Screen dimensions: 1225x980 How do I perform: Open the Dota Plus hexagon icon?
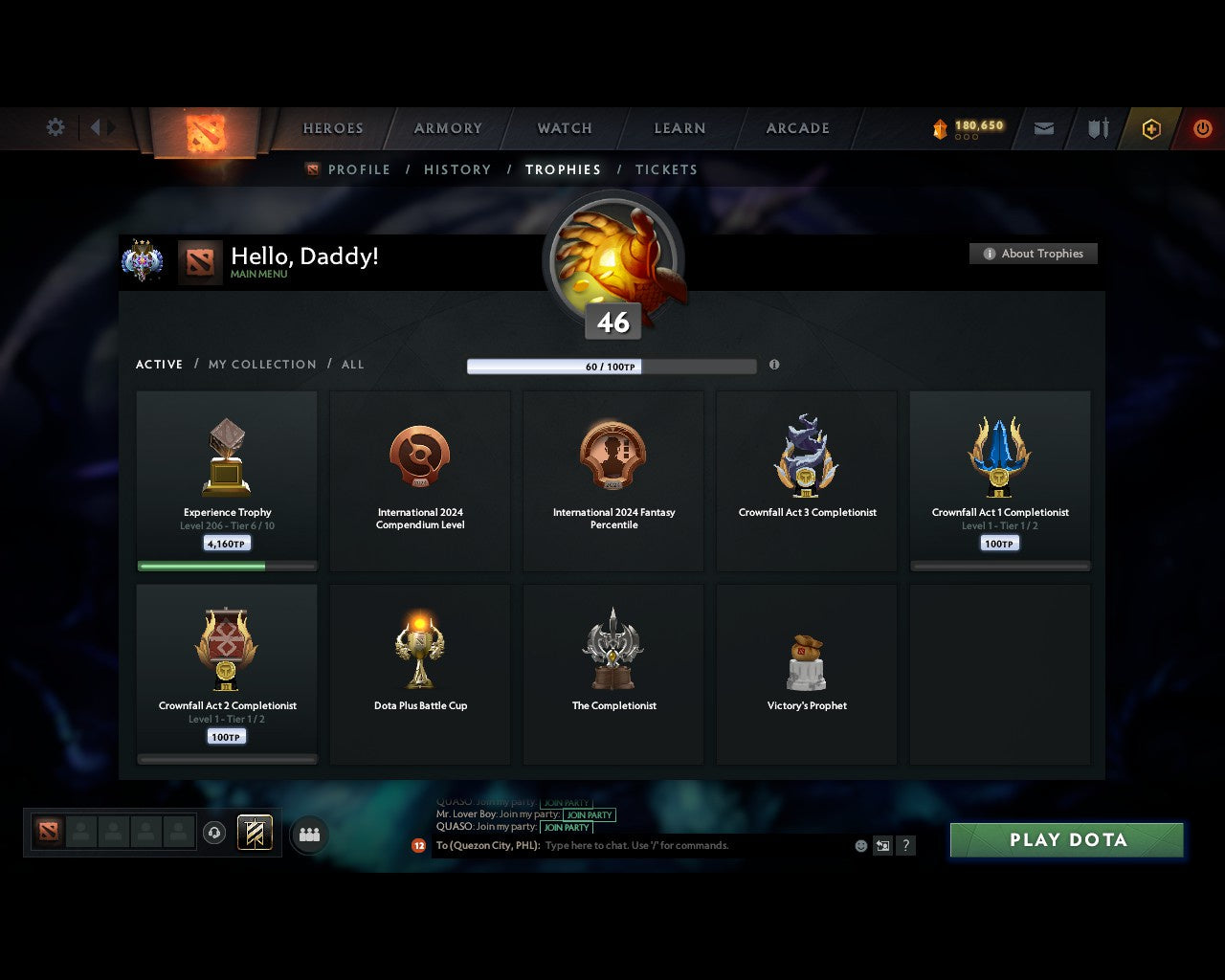1151,128
